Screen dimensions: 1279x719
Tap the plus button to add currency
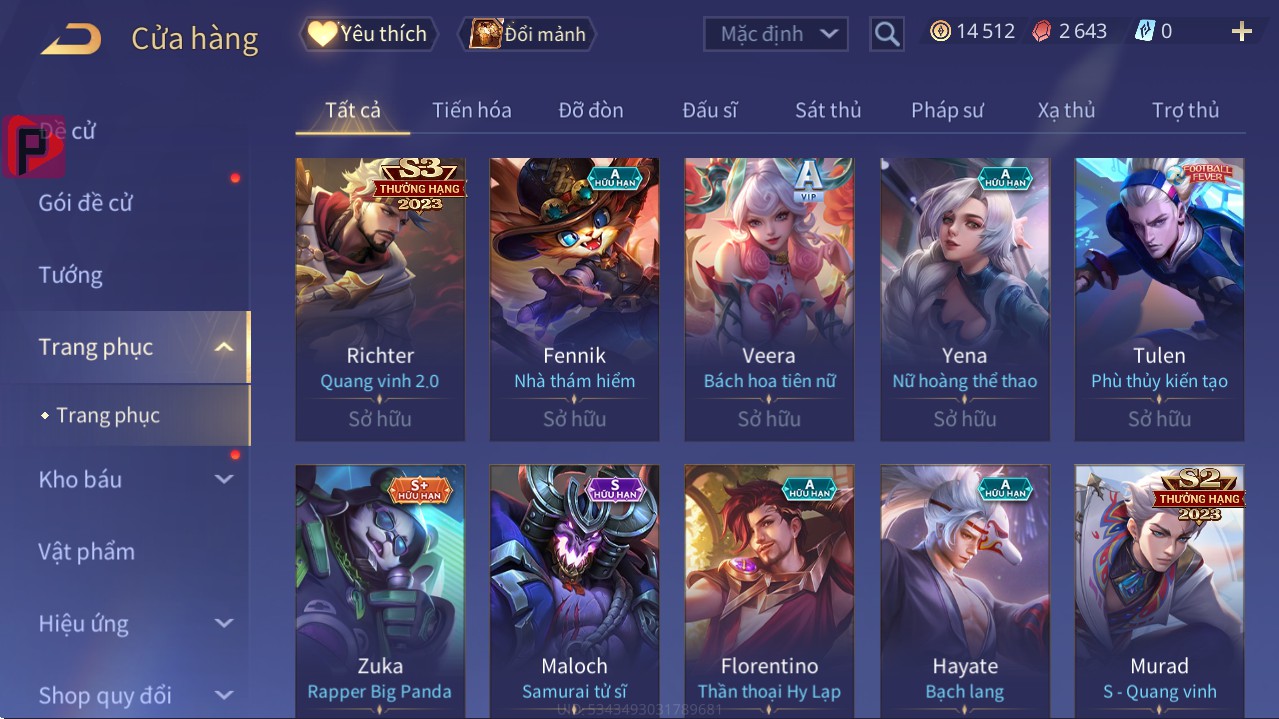tap(1241, 32)
